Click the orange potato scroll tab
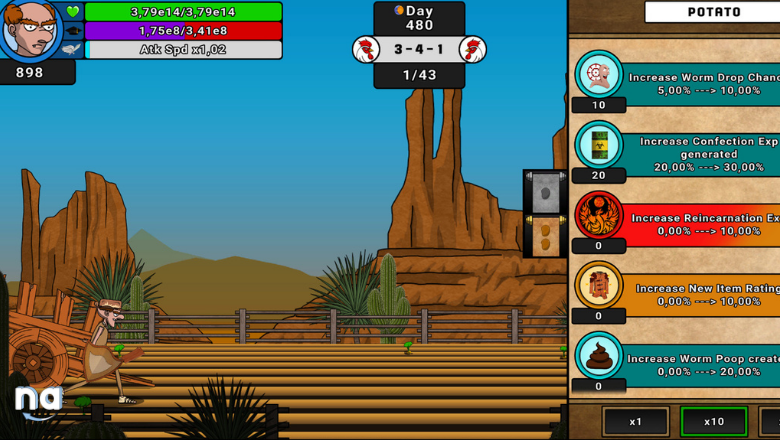The width and height of the screenshot is (780, 440). pos(545,236)
